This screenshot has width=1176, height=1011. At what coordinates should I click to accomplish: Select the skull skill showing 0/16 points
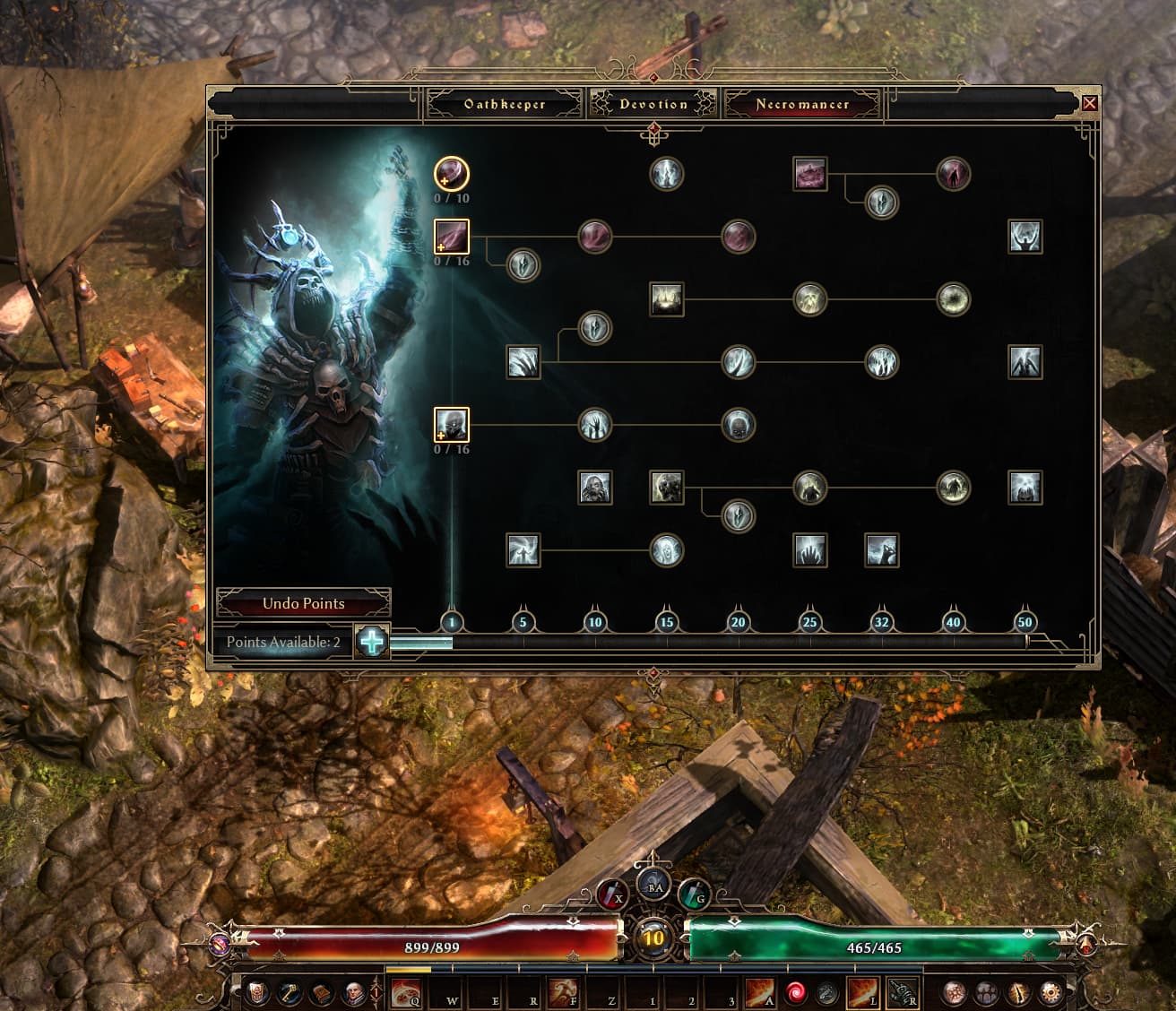click(452, 425)
